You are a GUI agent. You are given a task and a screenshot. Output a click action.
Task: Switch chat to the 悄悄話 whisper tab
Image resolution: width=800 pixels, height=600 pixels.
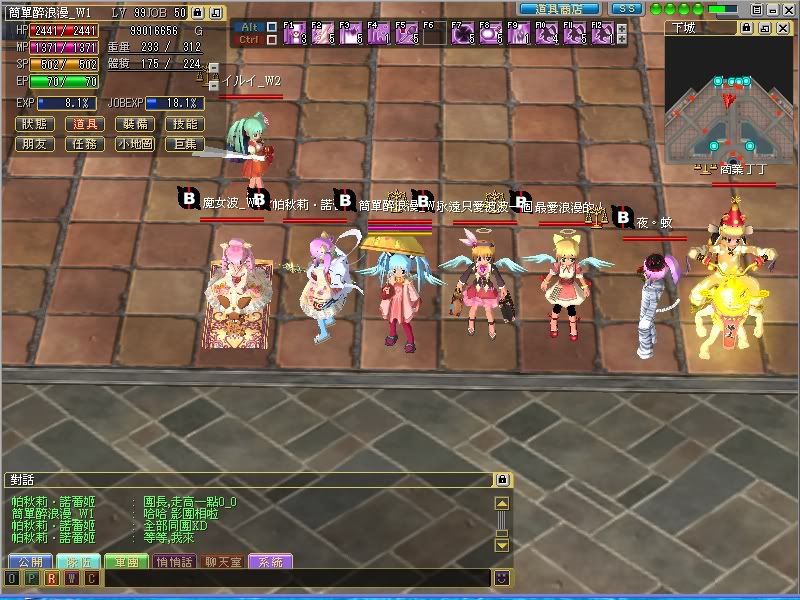(173, 562)
